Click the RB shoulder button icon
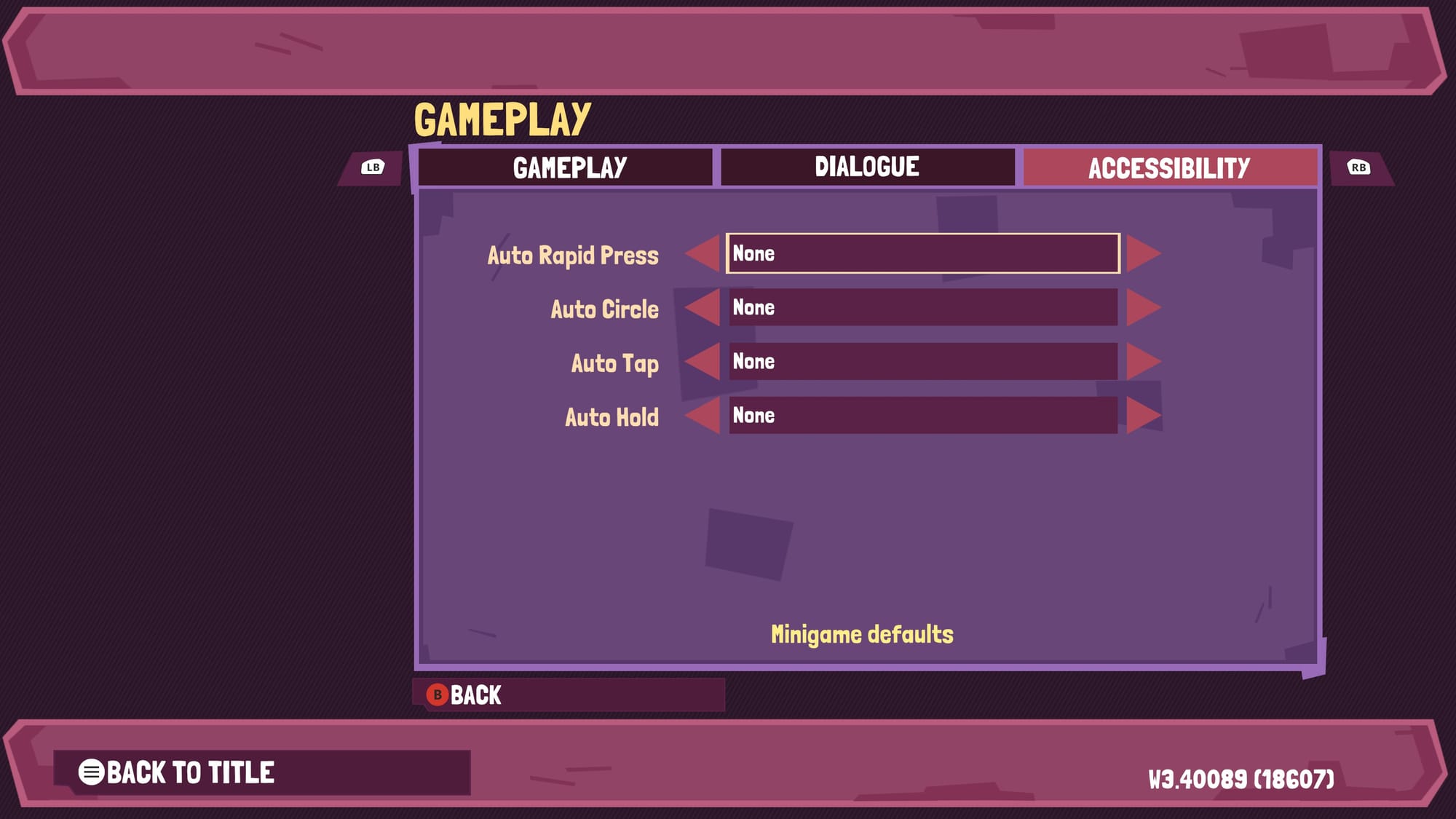 pyautogui.click(x=1359, y=167)
